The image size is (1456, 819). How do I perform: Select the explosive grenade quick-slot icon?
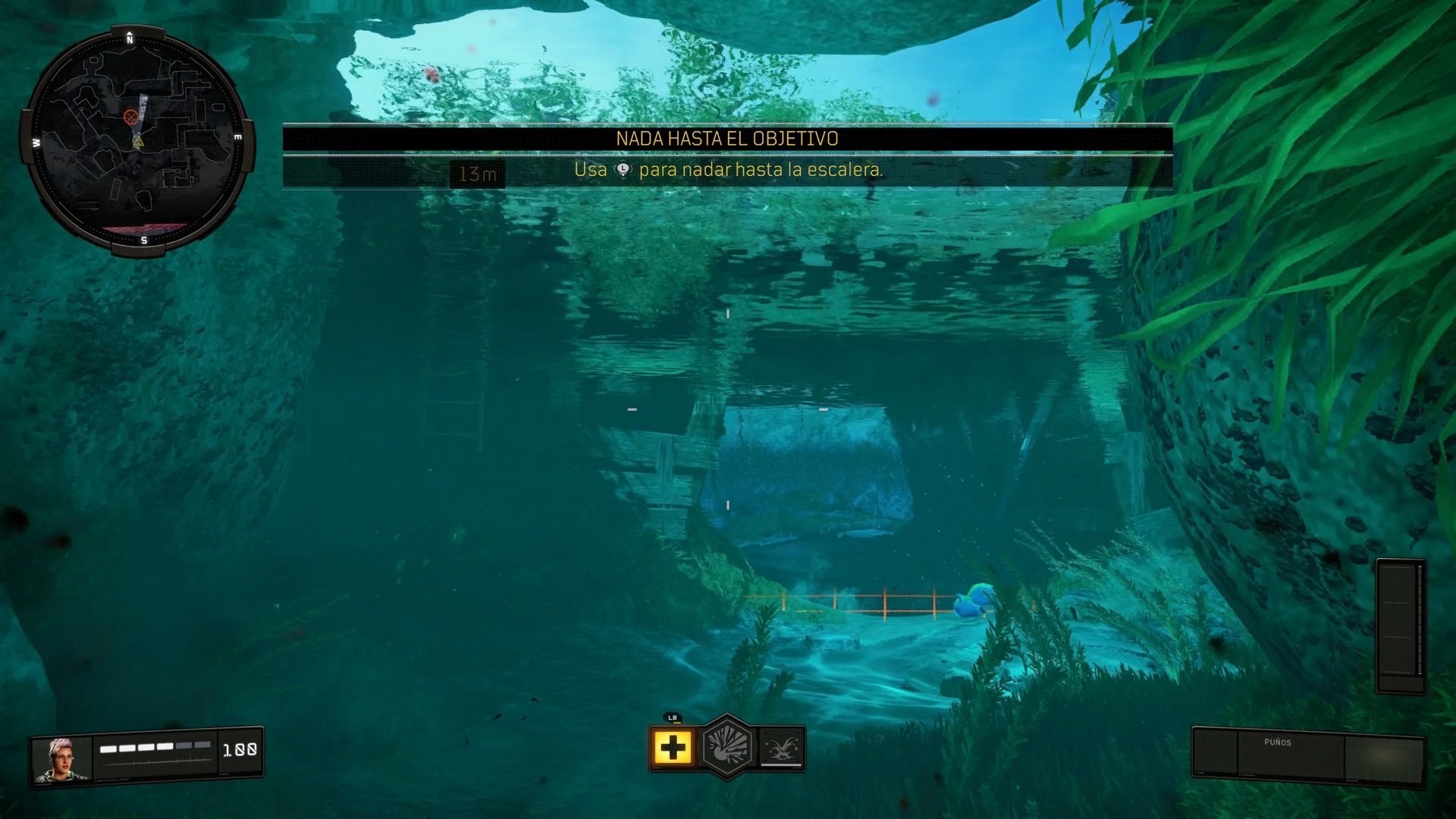click(x=728, y=745)
